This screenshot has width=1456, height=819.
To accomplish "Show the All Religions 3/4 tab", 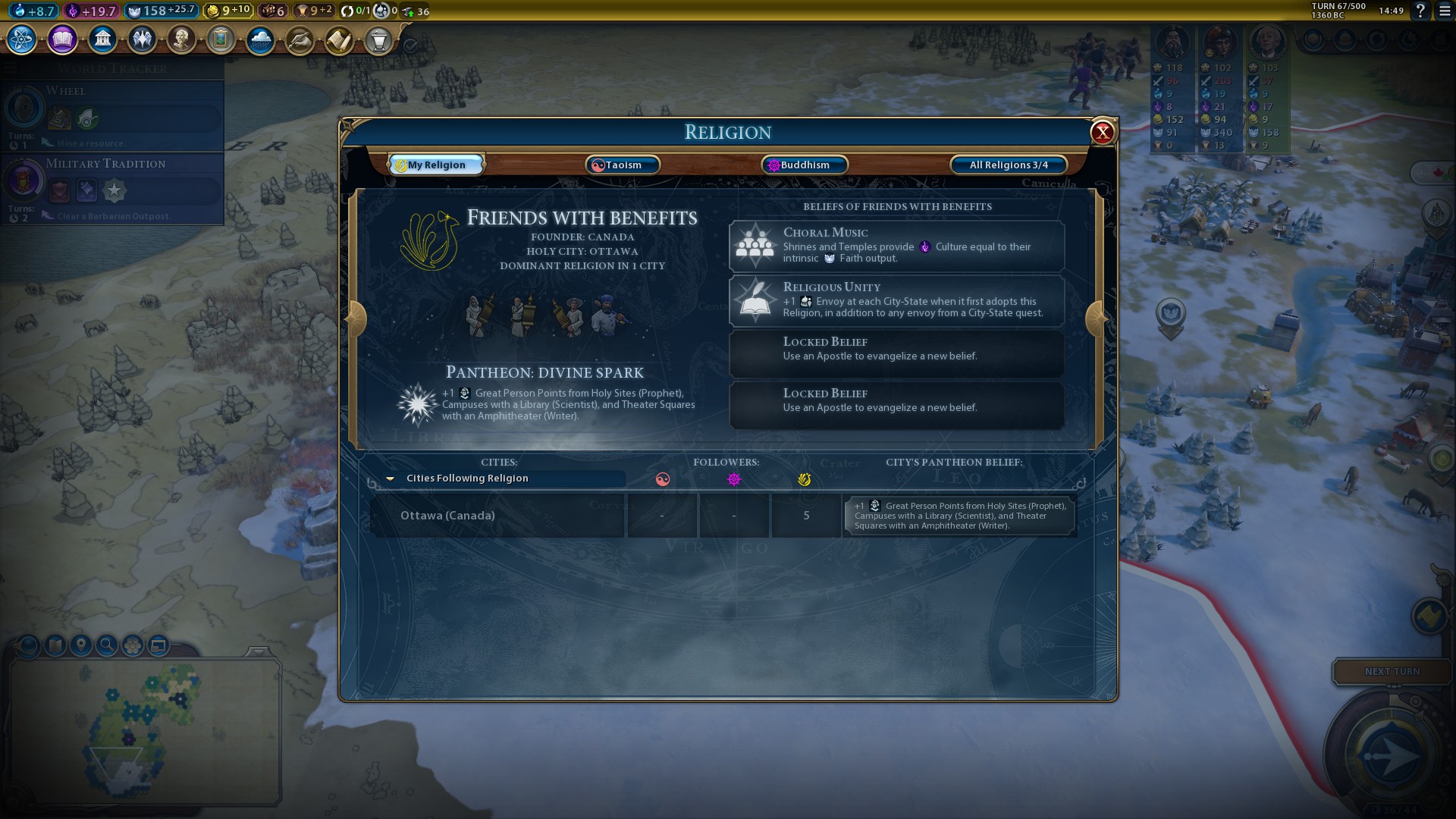I will click(x=1009, y=165).
